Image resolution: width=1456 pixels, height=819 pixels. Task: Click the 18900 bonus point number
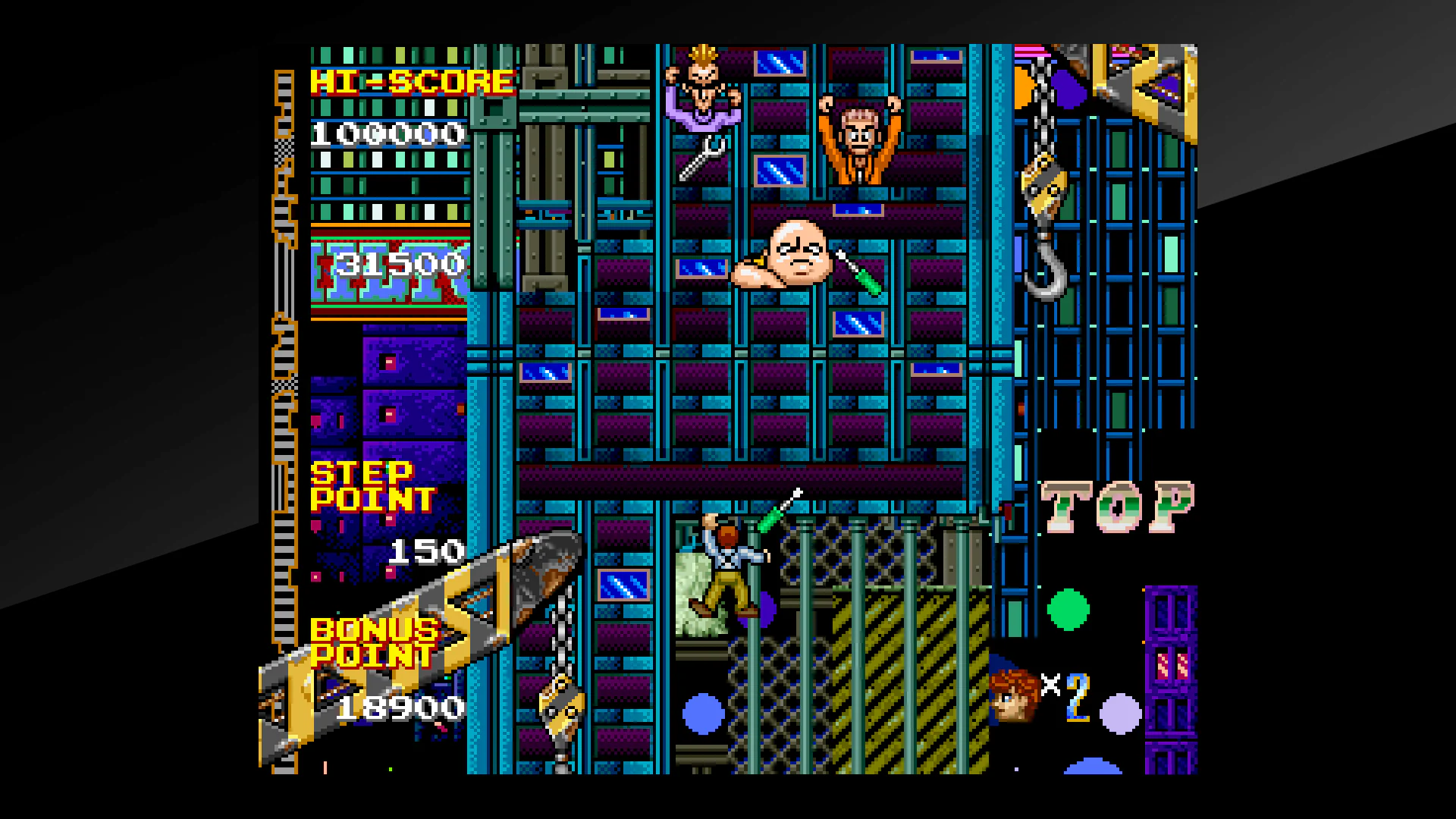pyautogui.click(x=400, y=709)
